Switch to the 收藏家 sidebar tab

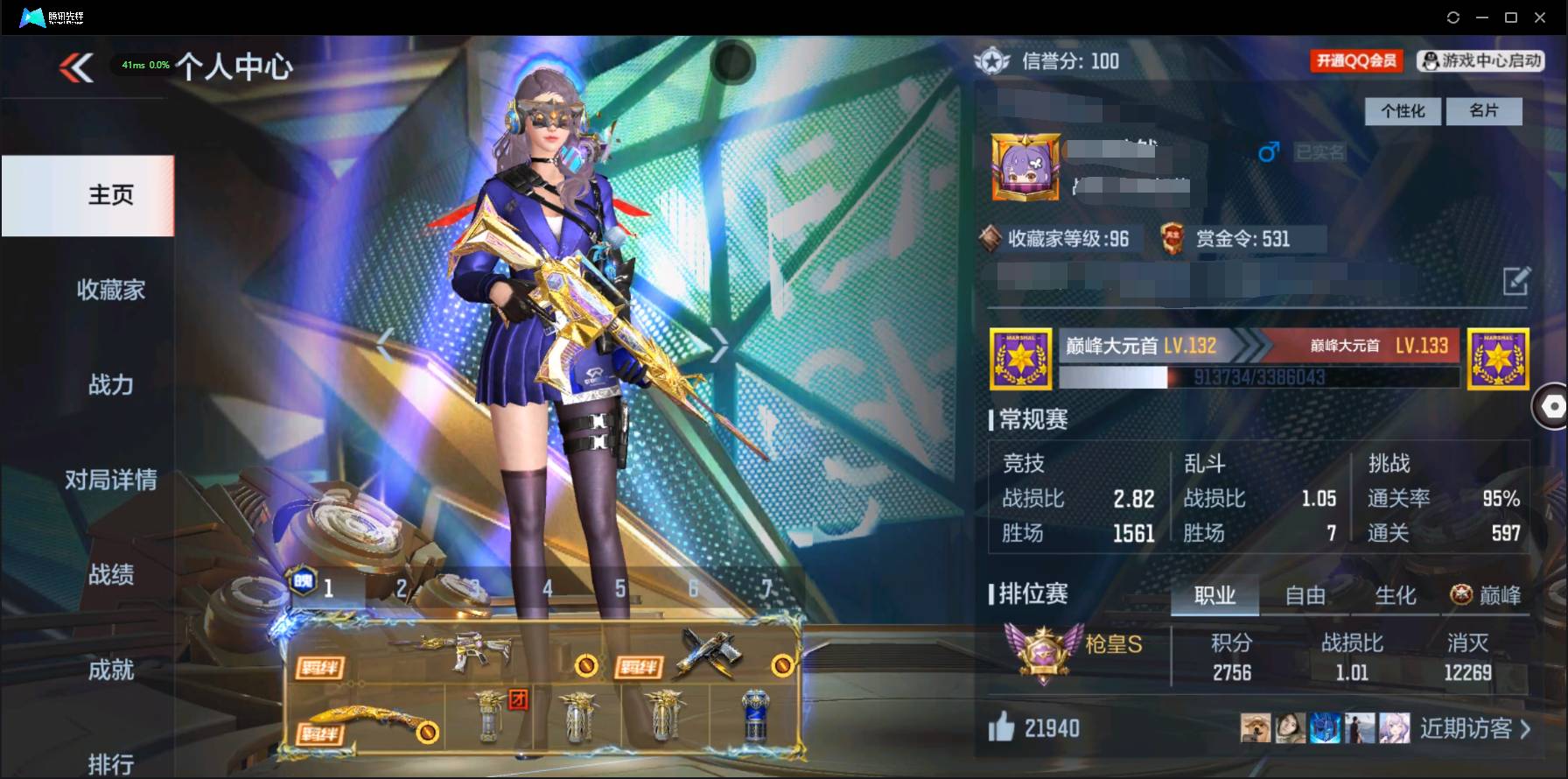109,290
